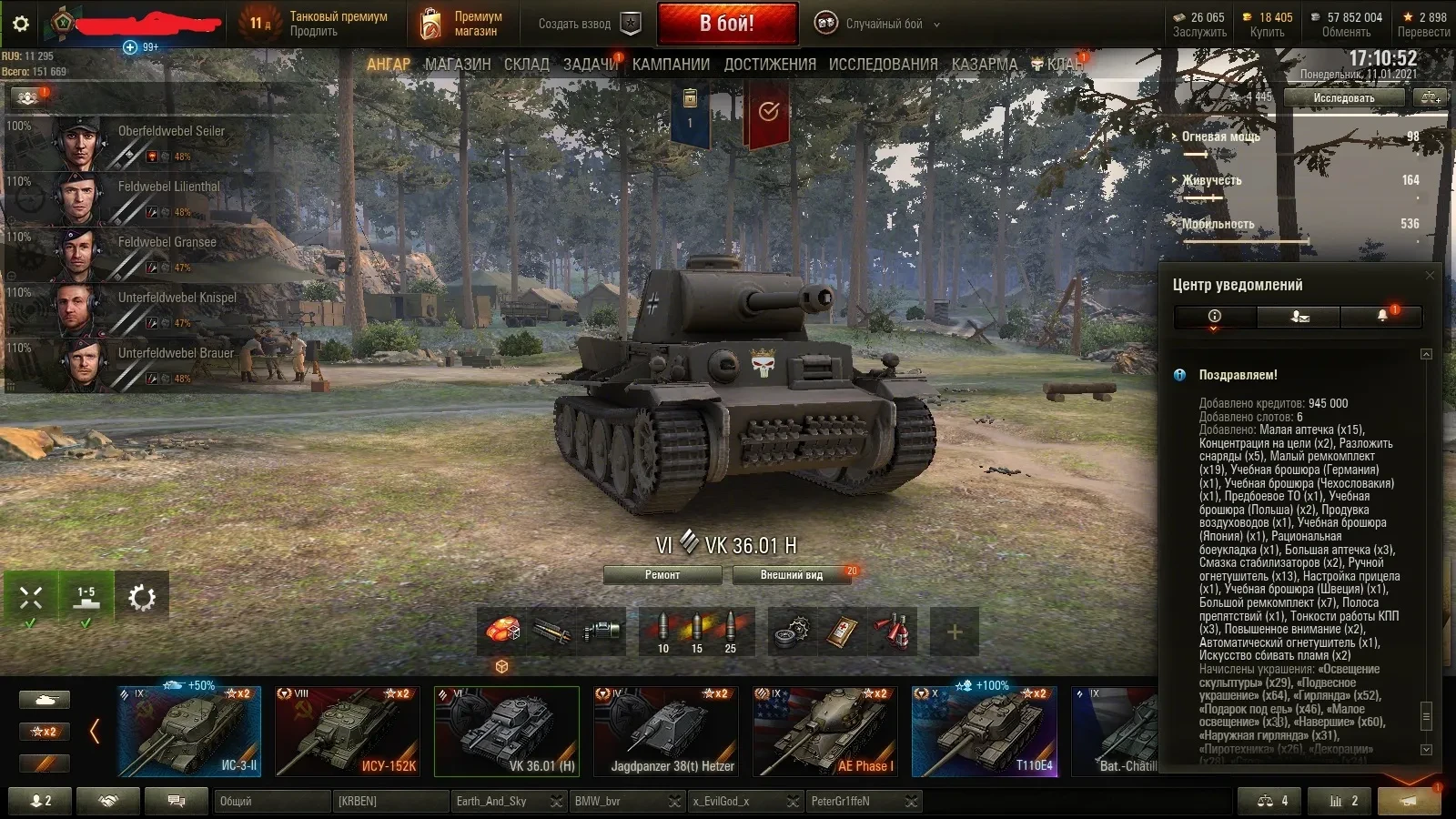Open the game settings gear icon
Viewport: 1456px width, 819px height.
[x=20, y=24]
